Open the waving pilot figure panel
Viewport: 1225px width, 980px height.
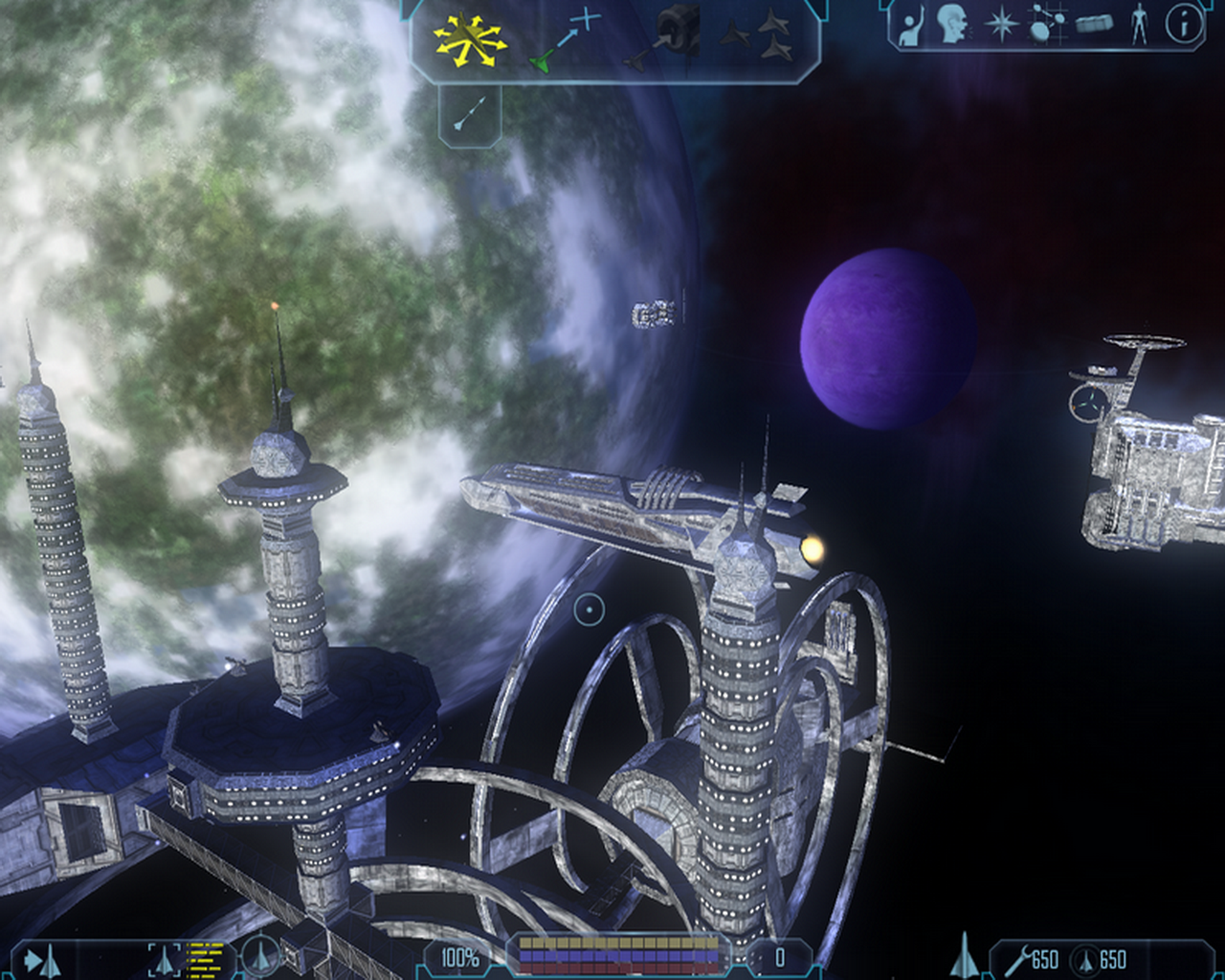[x=910, y=25]
